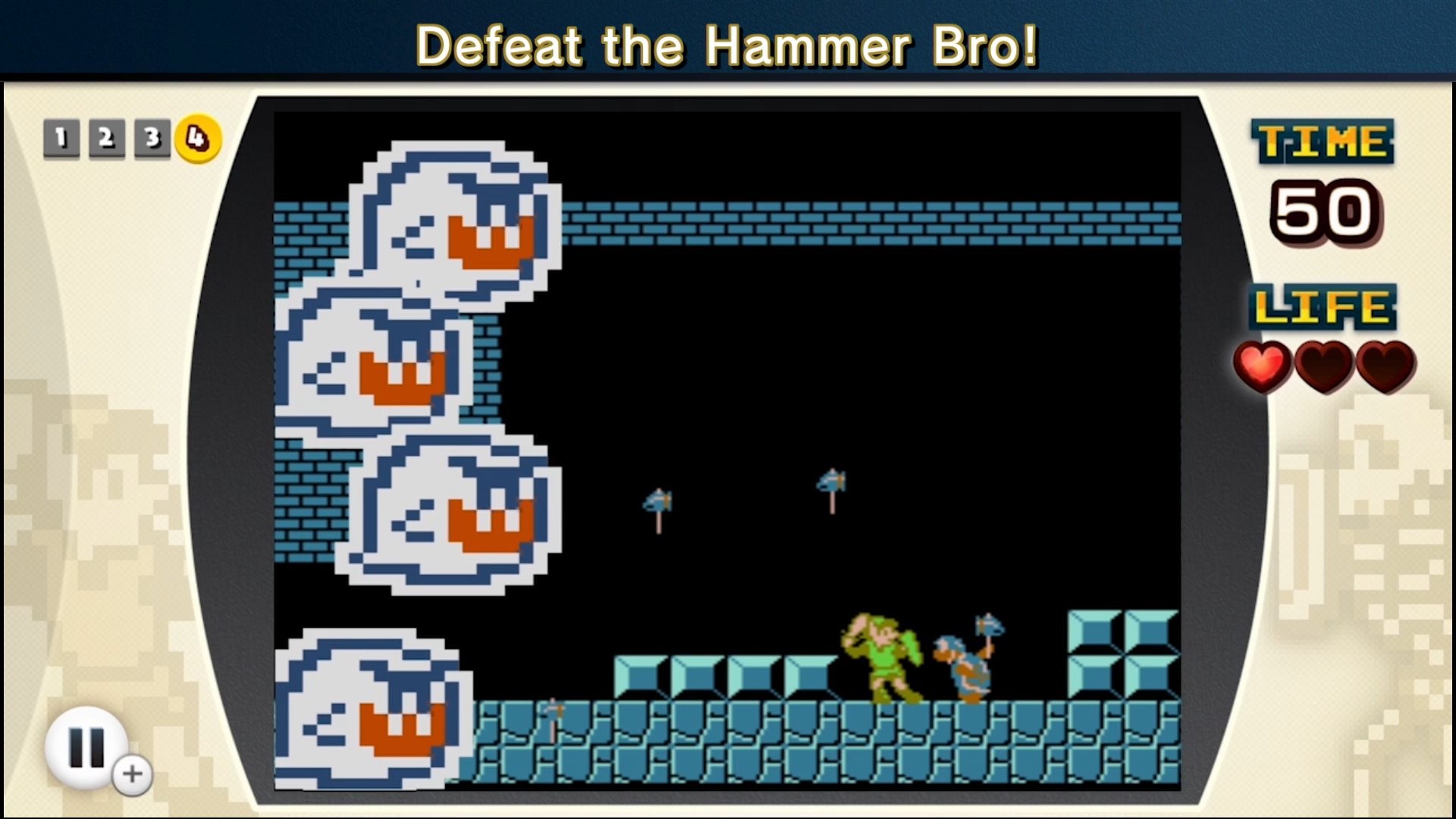Click the TIME label icon

coord(1323,140)
